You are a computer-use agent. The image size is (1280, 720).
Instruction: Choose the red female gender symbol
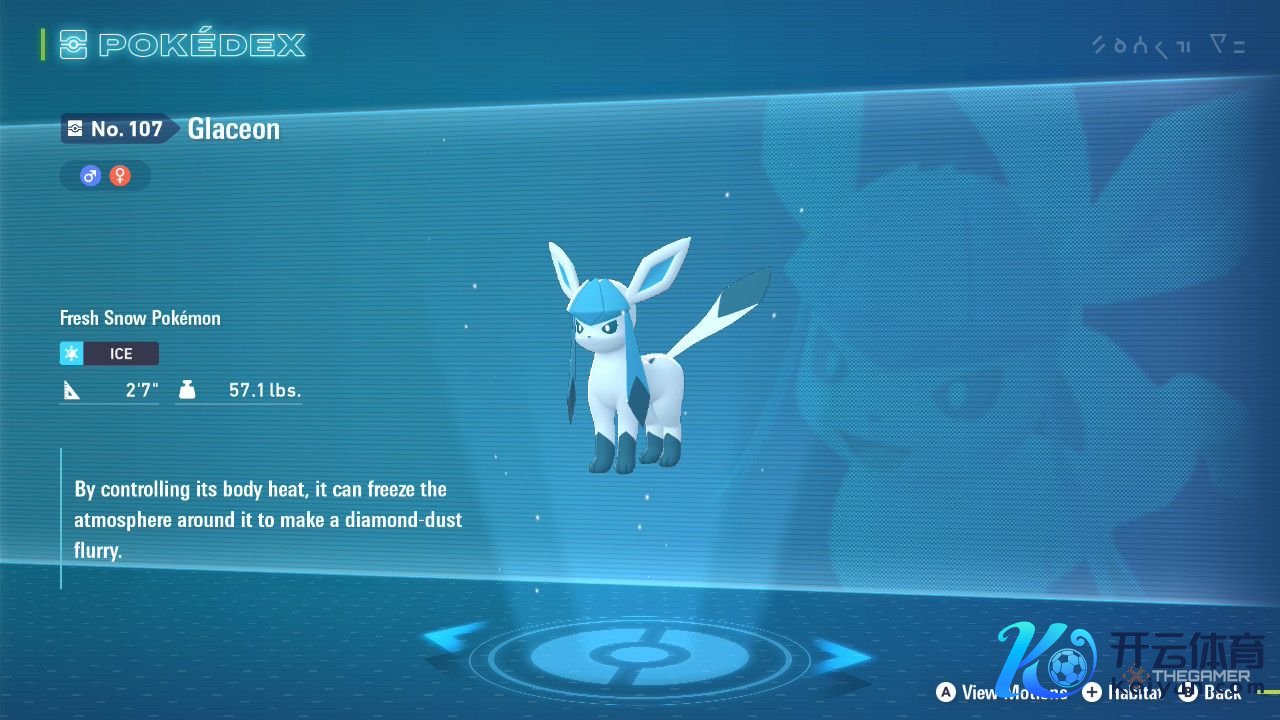120,176
